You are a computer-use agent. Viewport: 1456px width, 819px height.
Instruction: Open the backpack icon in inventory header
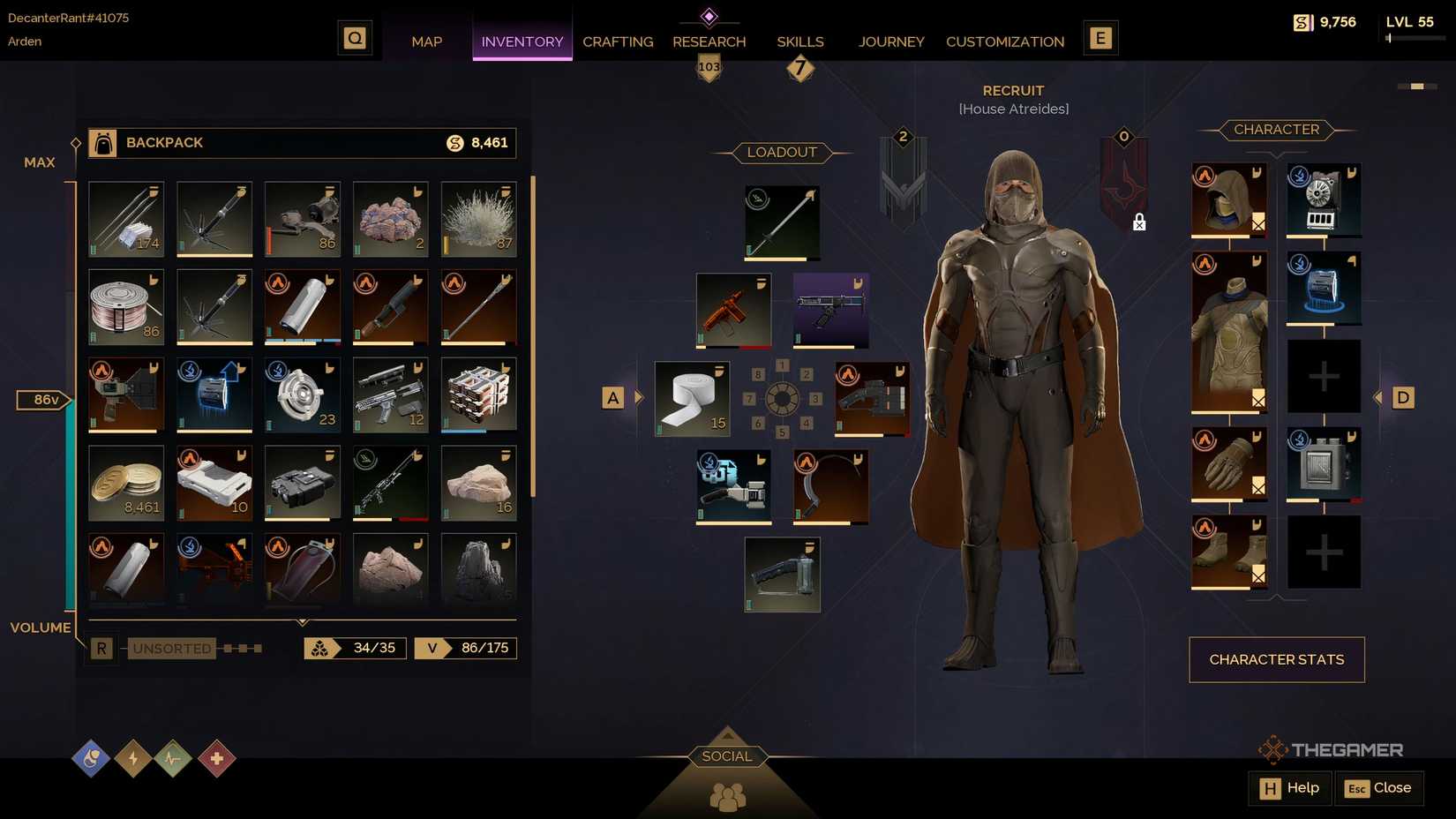point(101,142)
